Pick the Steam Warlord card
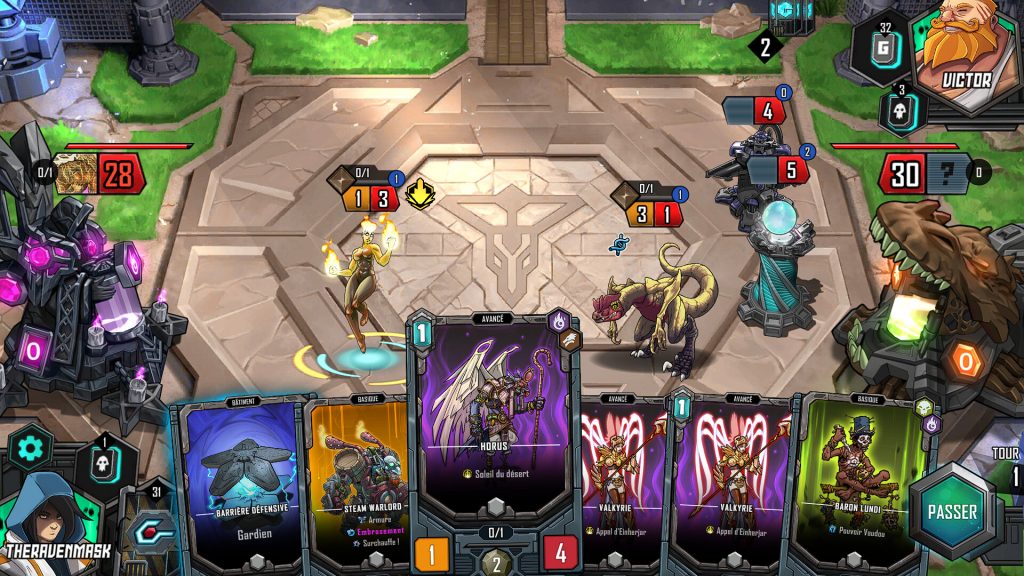 (360, 480)
